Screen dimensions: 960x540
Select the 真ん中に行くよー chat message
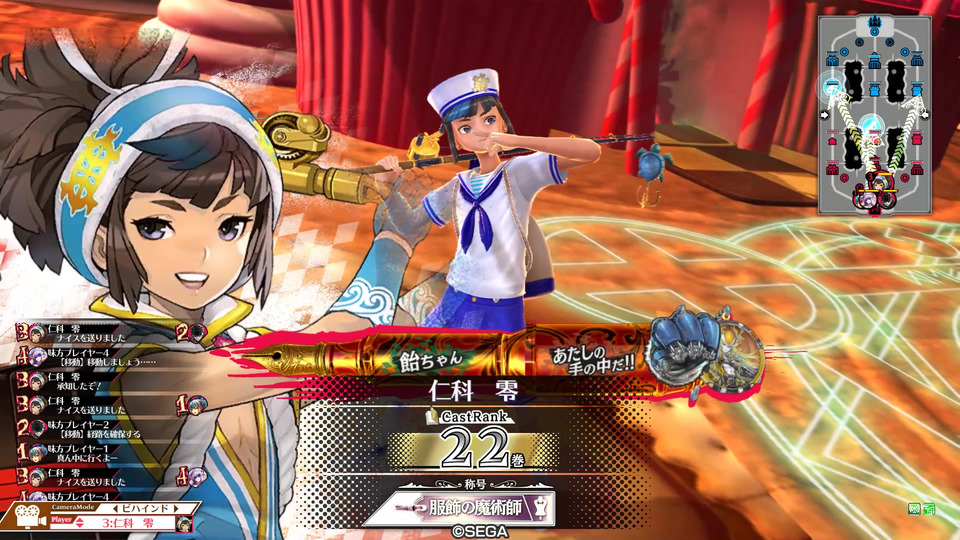[81, 458]
